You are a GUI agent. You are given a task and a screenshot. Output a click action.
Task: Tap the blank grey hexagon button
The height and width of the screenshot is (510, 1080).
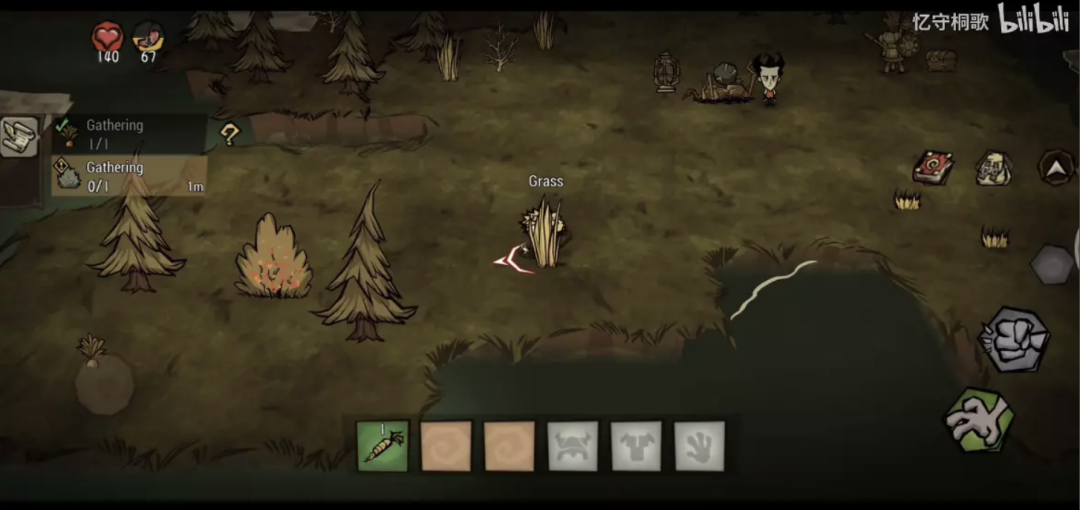click(x=1052, y=264)
